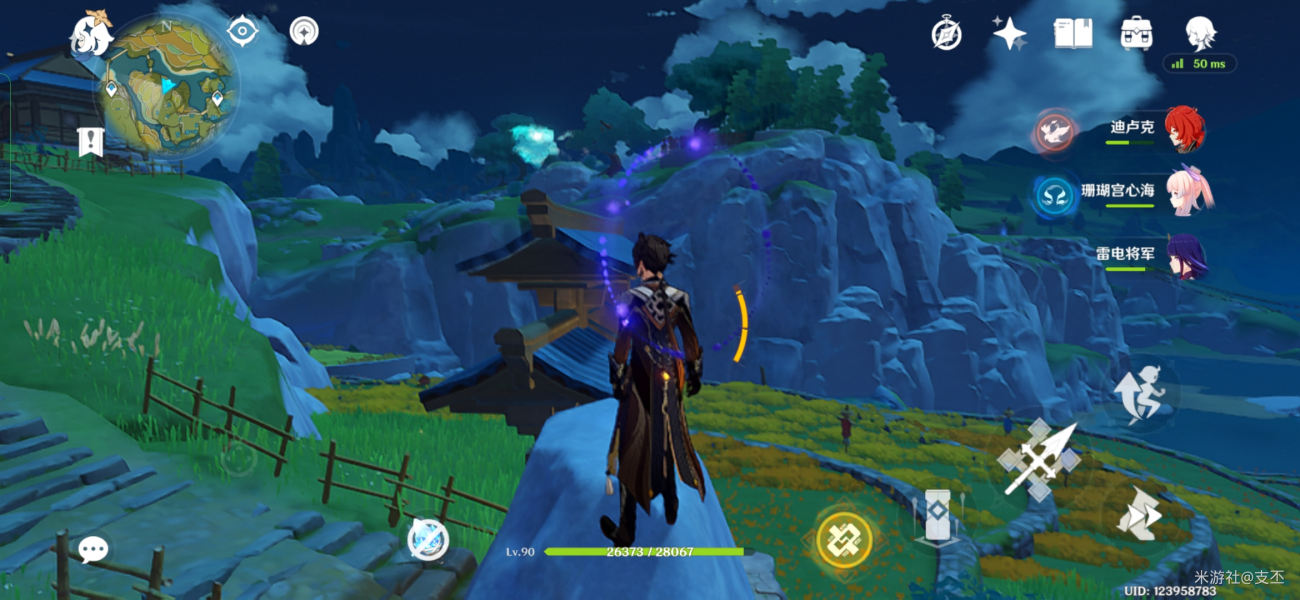Tap the round icon right of quest navigation
The image size is (1300, 600).
click(x=304, y=31)
